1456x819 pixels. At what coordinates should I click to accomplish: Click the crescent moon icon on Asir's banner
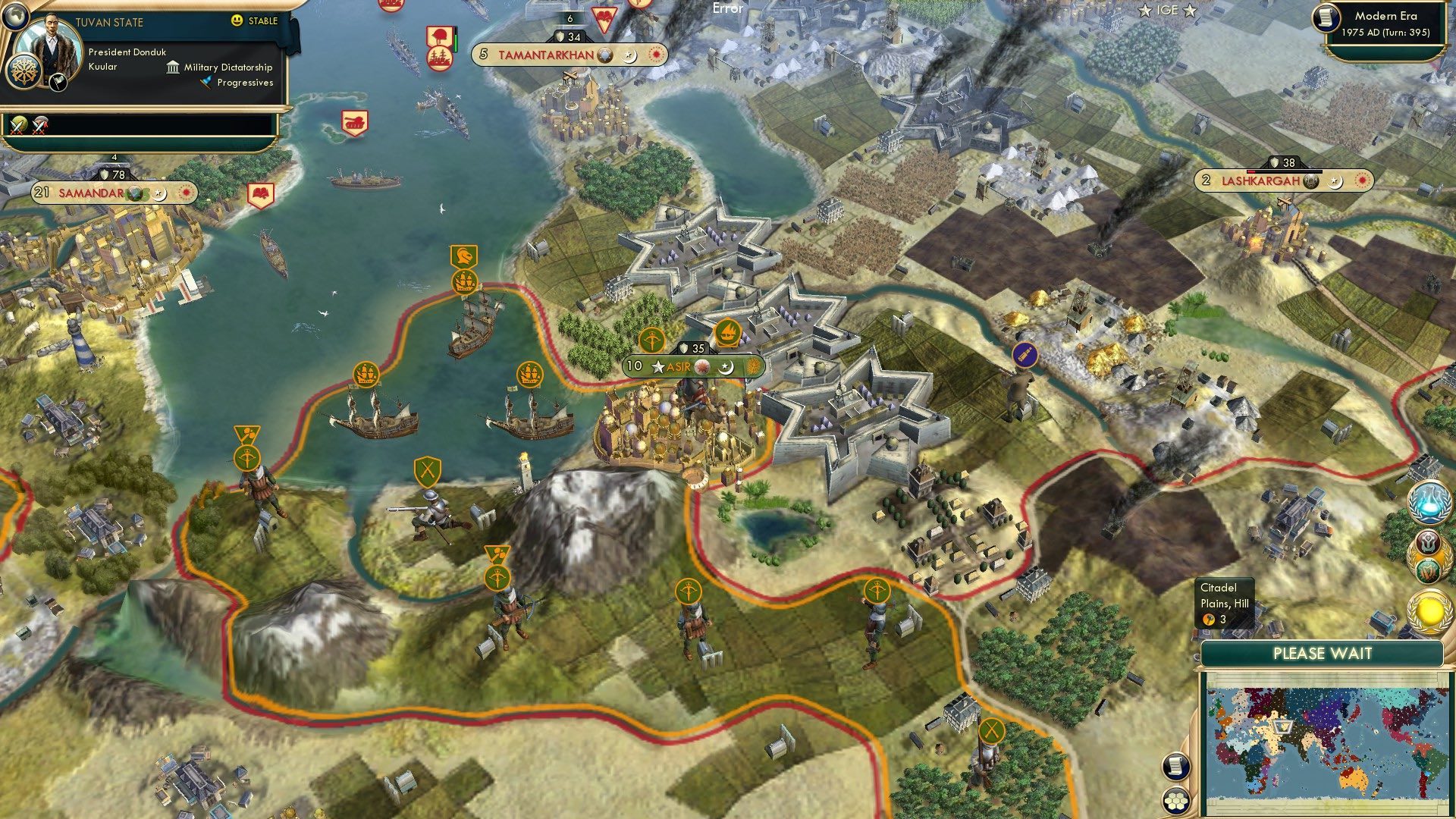coord(725,368)
